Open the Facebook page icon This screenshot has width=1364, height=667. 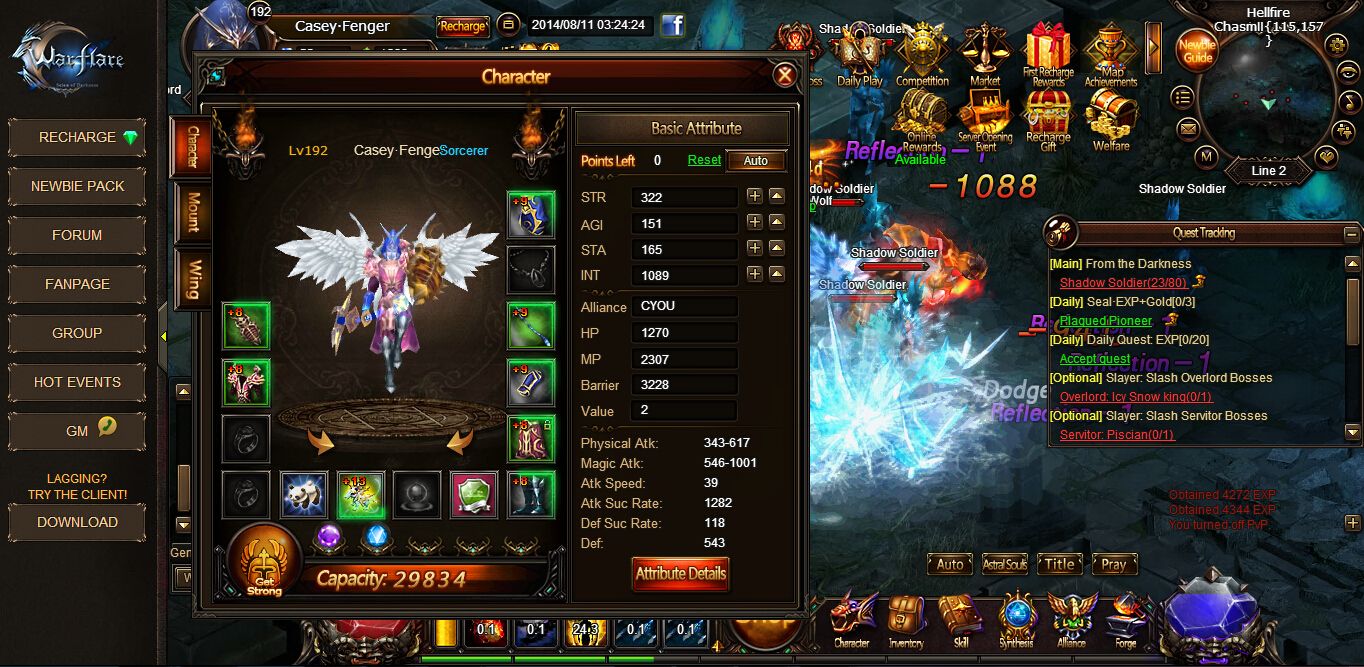[x=672, y=25]
